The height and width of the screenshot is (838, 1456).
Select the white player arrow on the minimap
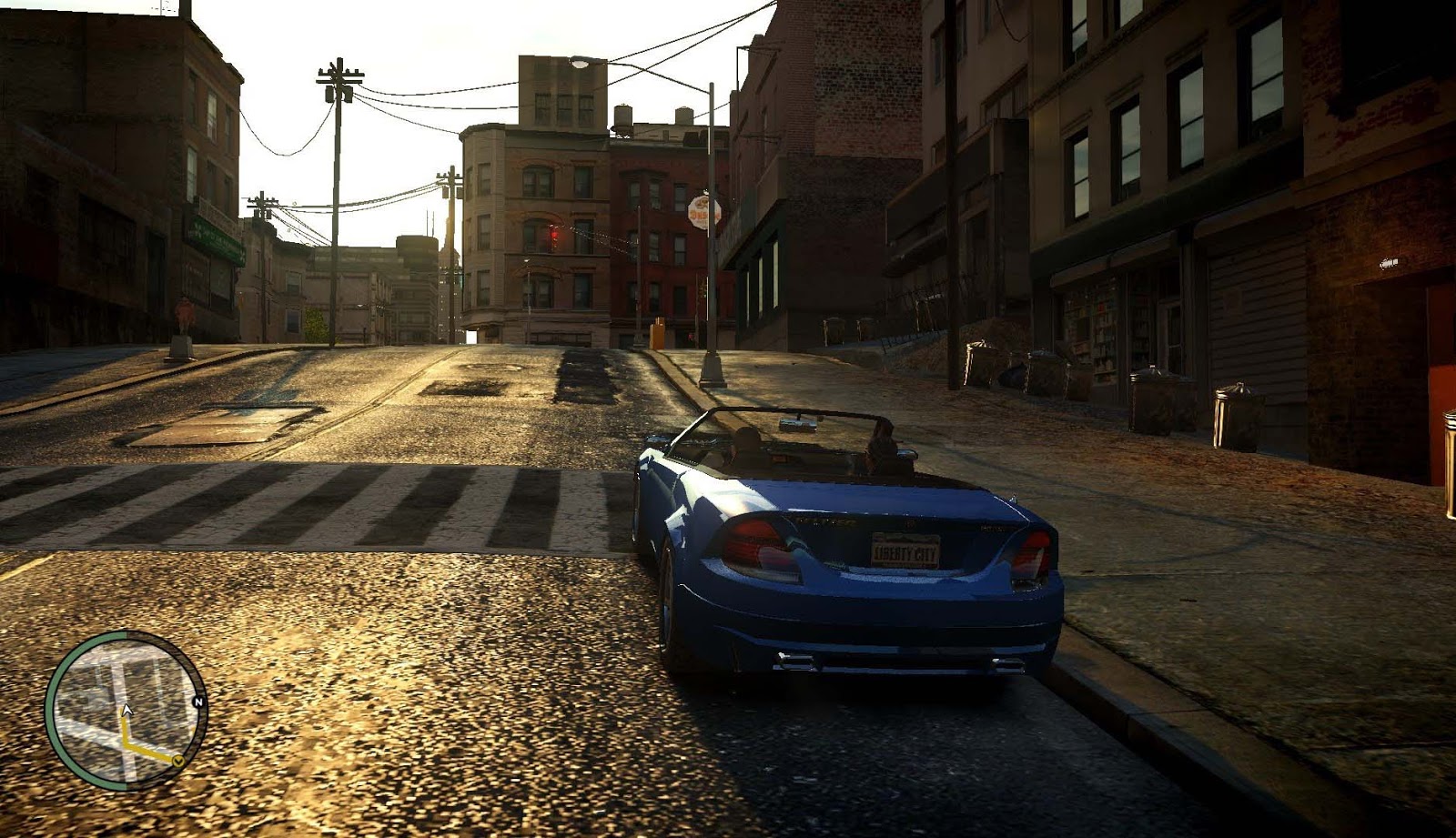click(x=126, y=709)
